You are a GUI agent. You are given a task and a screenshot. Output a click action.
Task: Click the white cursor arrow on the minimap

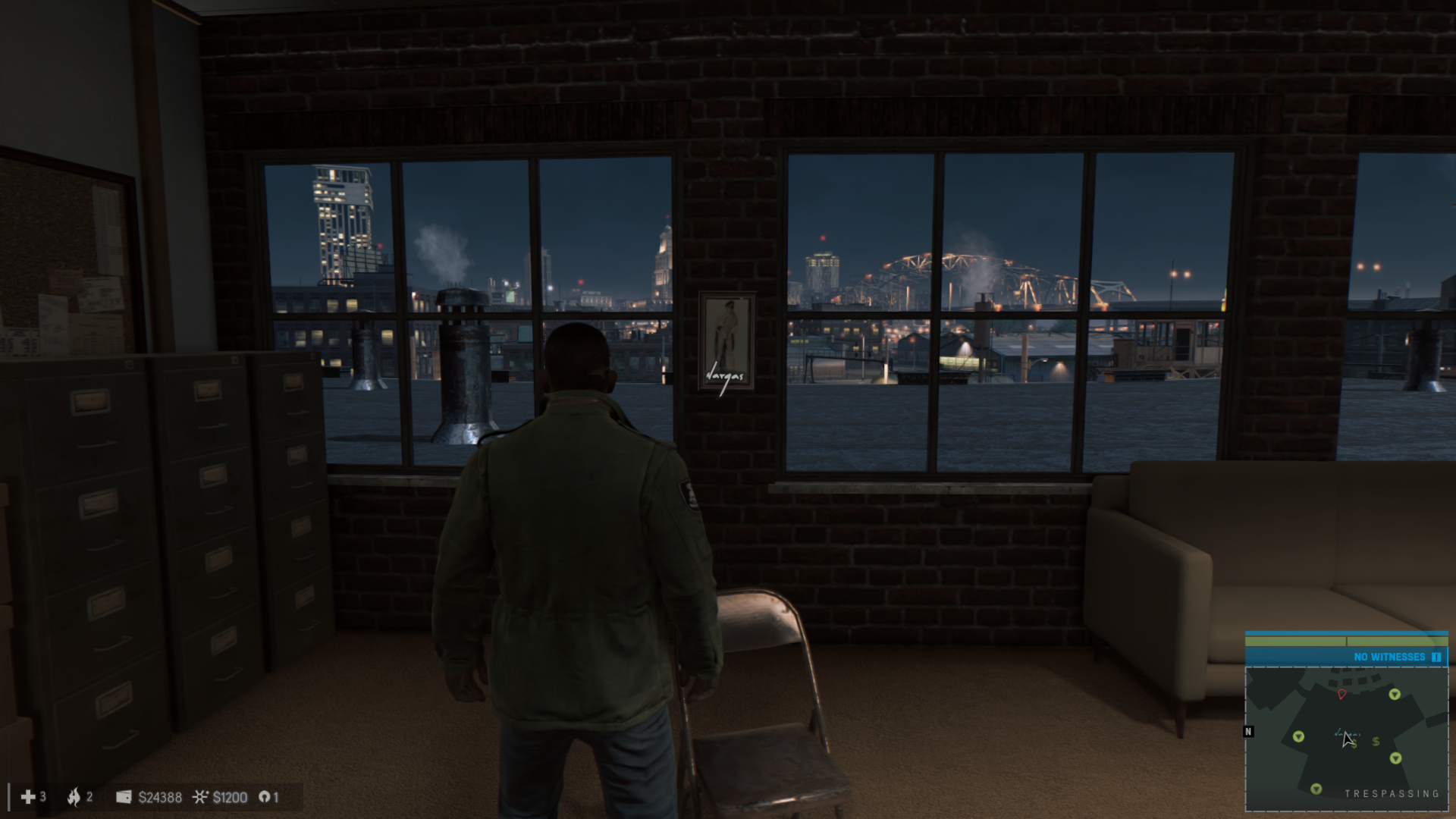(1347, 741)
